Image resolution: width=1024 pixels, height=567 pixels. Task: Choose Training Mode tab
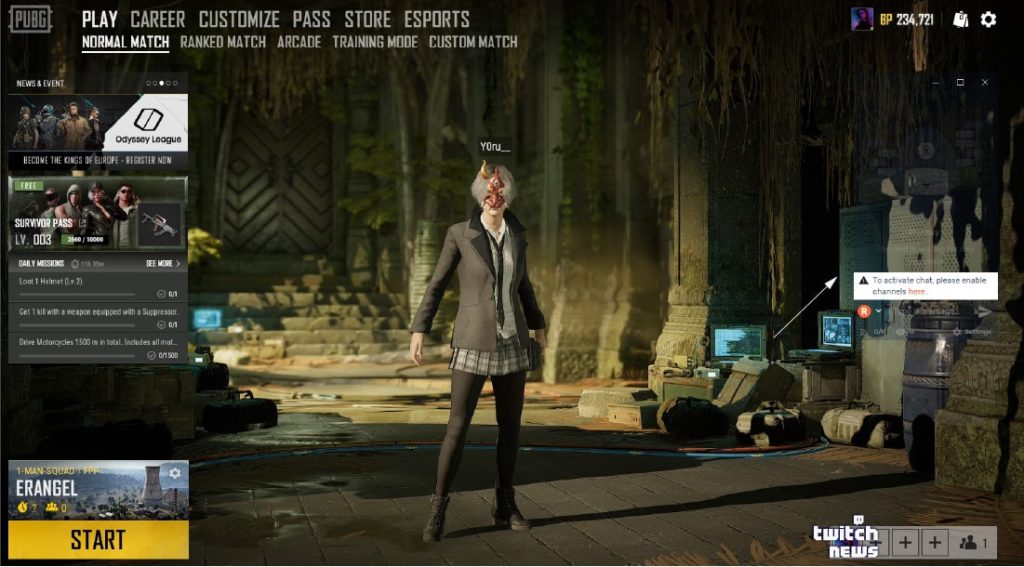pyautogui.click(x=375, y=42)
